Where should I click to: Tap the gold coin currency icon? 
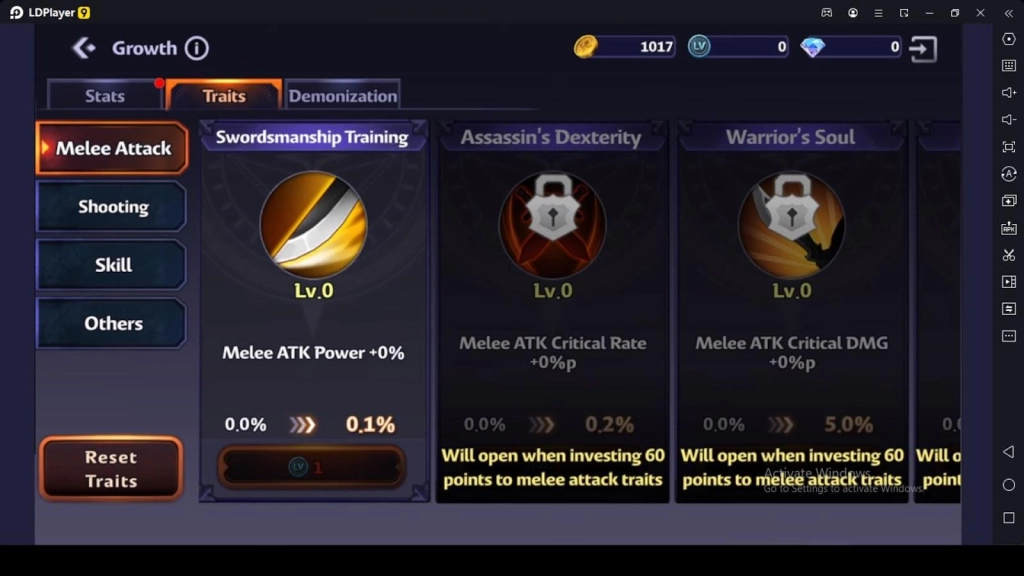[586, 47]
